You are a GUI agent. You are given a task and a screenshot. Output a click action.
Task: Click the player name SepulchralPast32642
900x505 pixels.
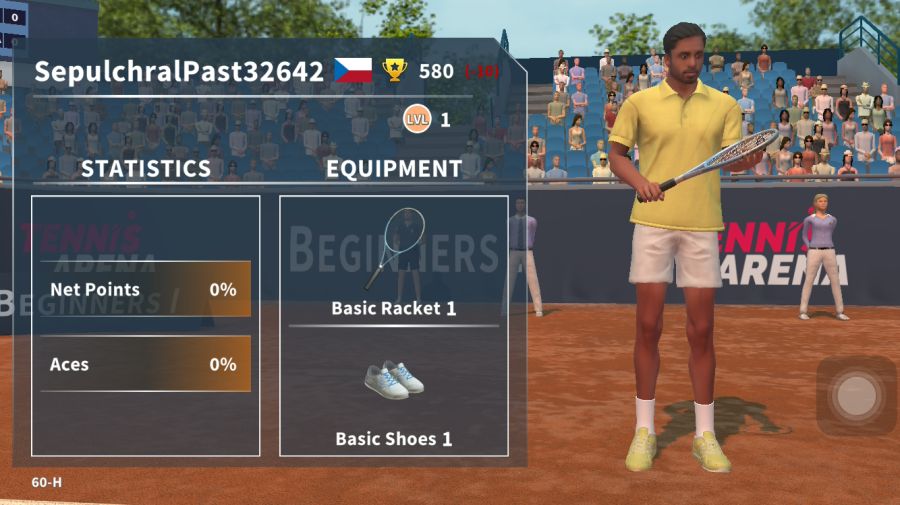(x=179, y=71)
